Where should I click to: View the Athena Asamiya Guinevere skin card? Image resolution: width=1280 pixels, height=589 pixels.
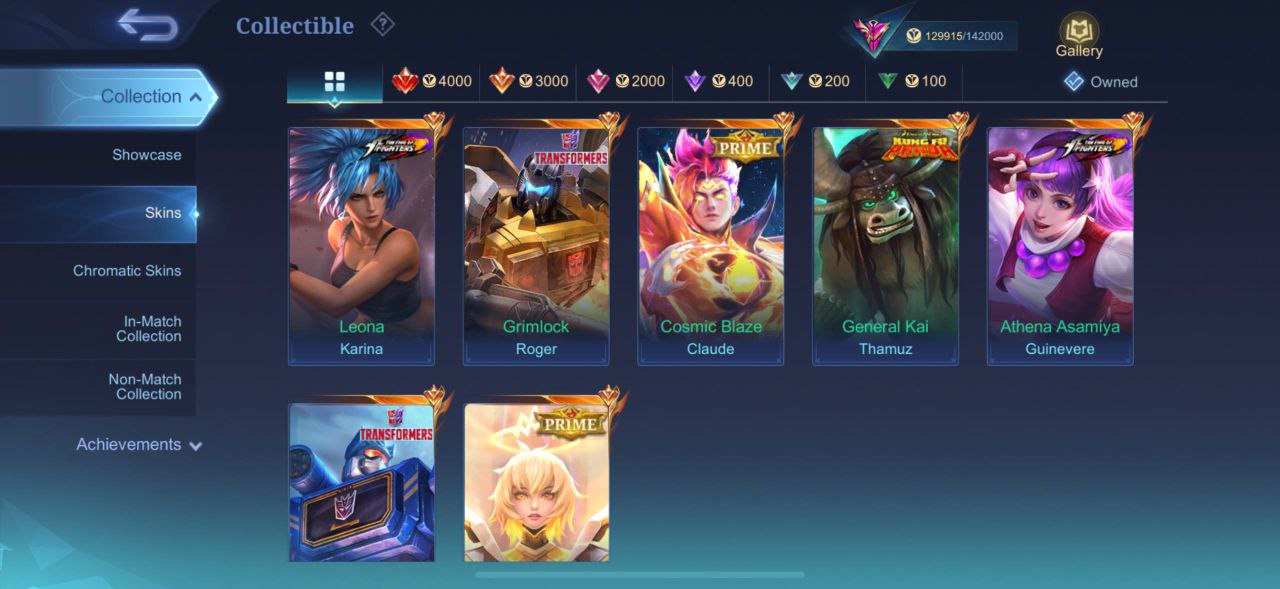pyautogui.click(x=1060, y=245)
